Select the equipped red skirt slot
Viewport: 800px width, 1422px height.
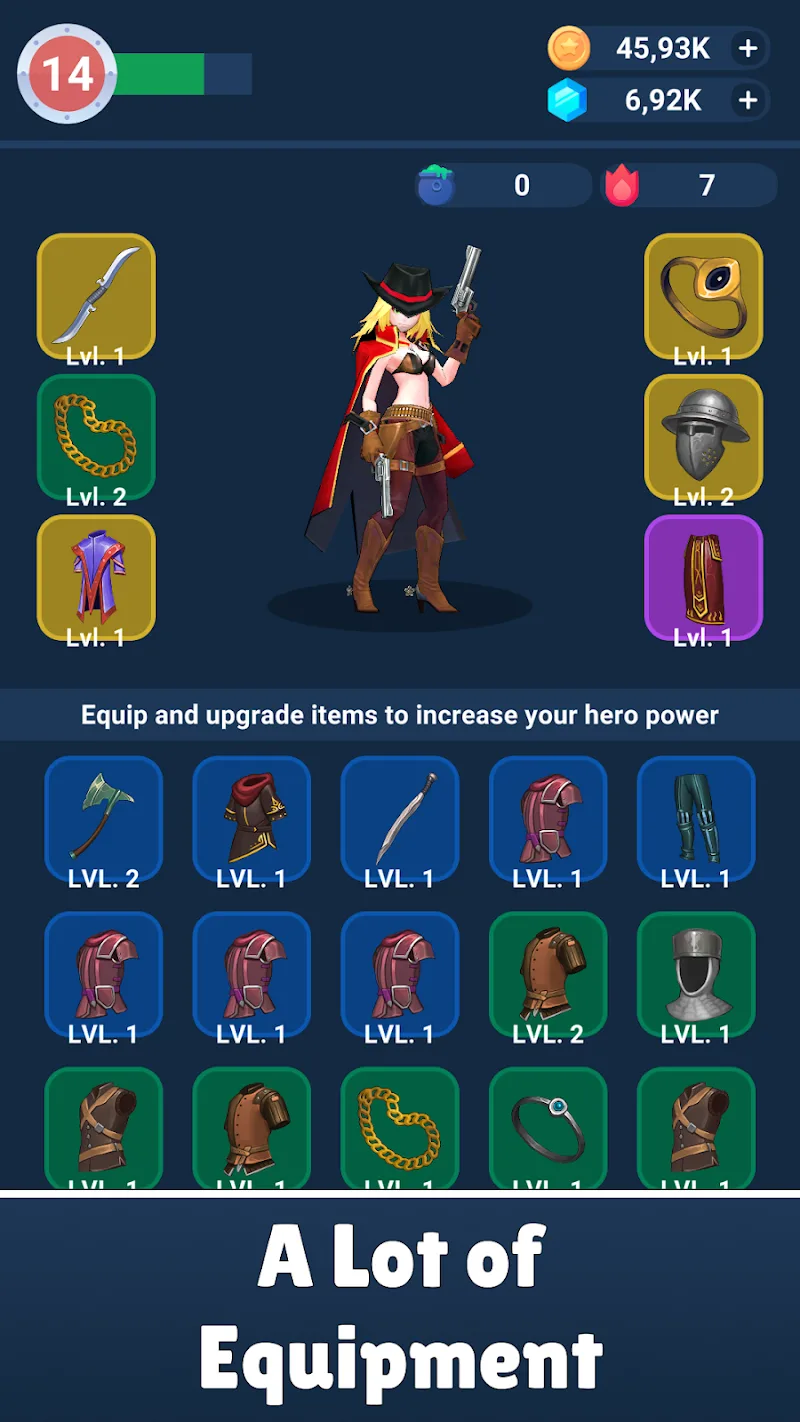tap(703, 578)
